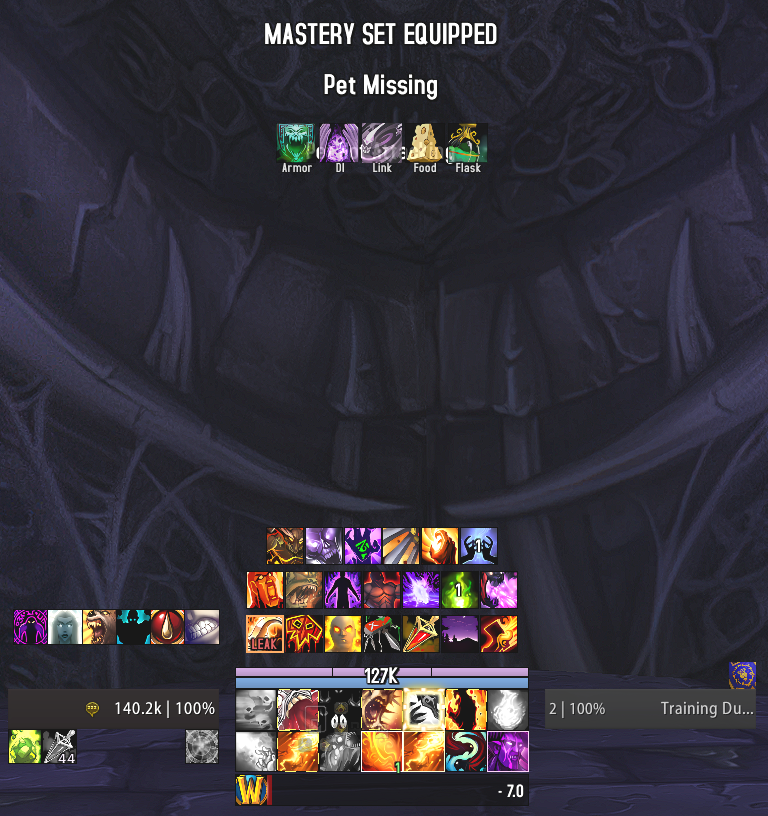768x816 pixels.
Task: Click the Swiss army knife icon
Action: coord(382,634)
